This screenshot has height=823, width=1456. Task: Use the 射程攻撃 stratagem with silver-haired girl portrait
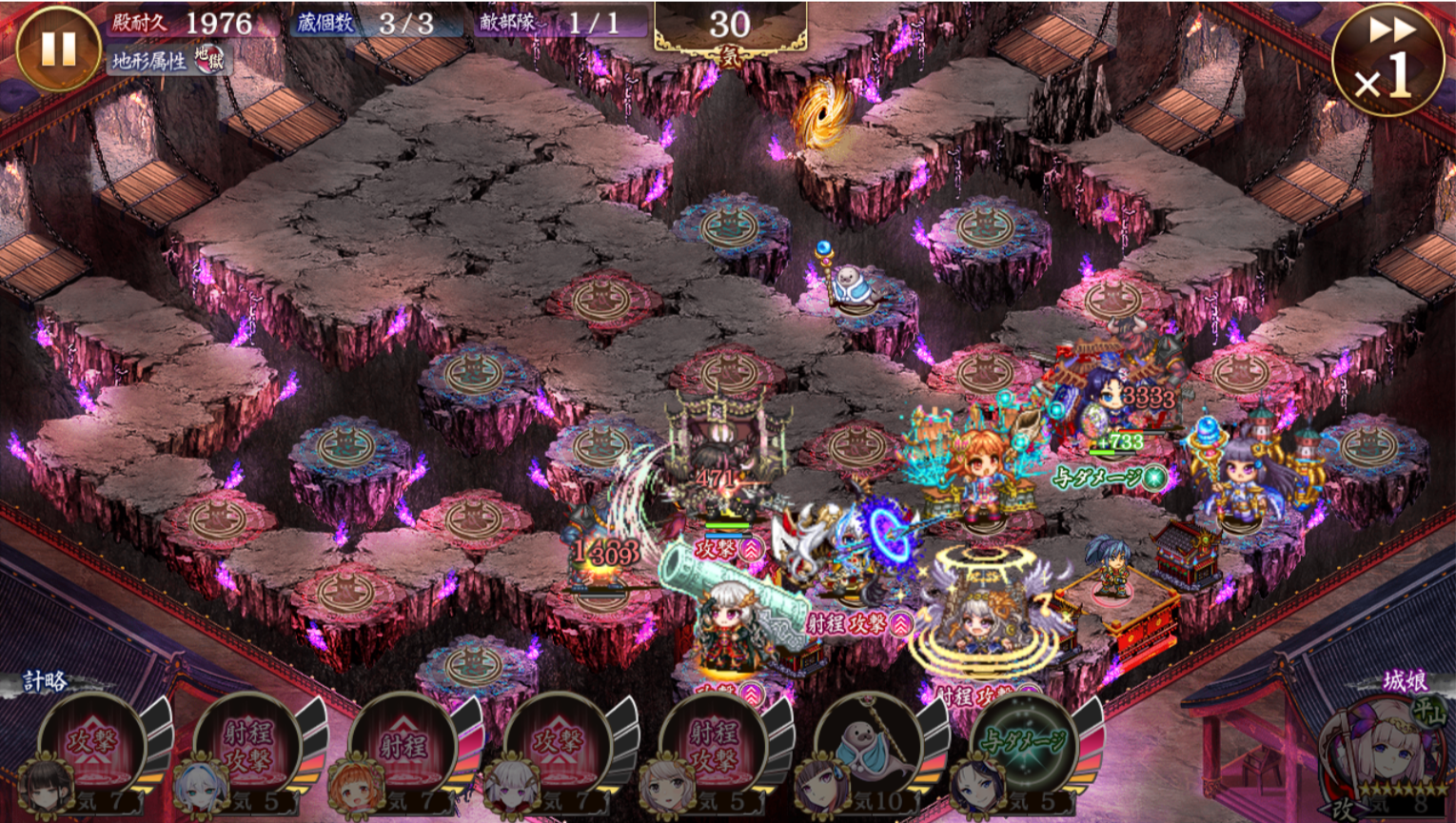247,747
